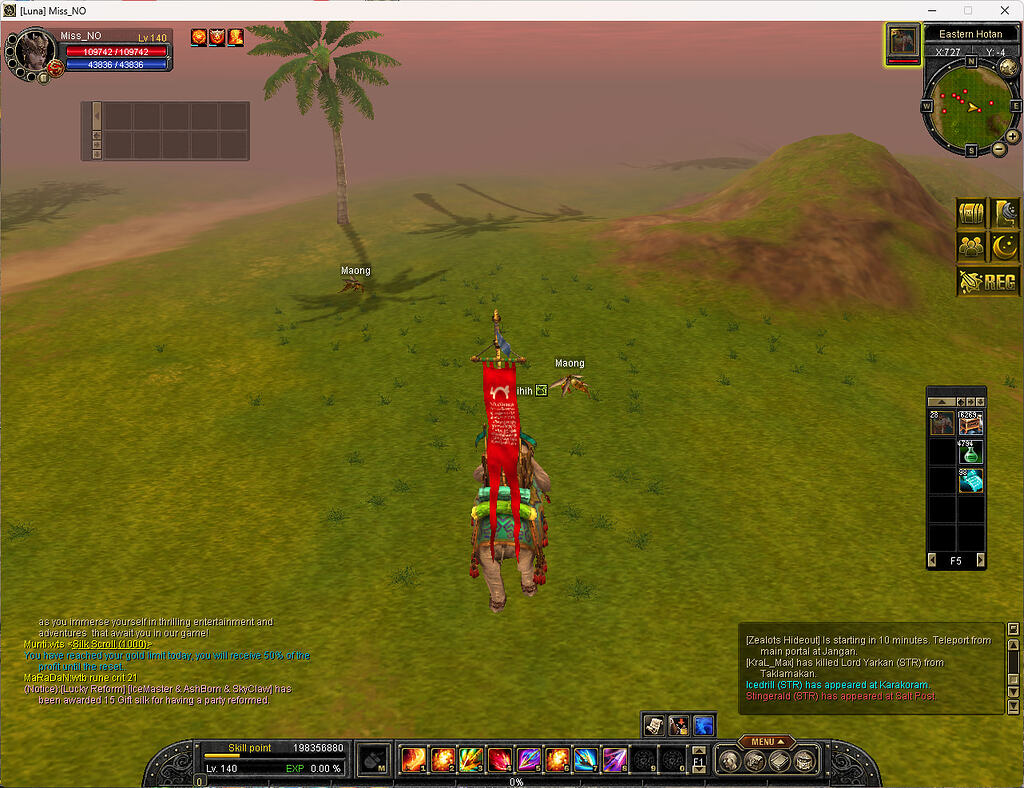Activate the blue skill in hotbar slot 7
Image resolution: width=1024 pixels, height=788 pixels.
pos(585,760)
